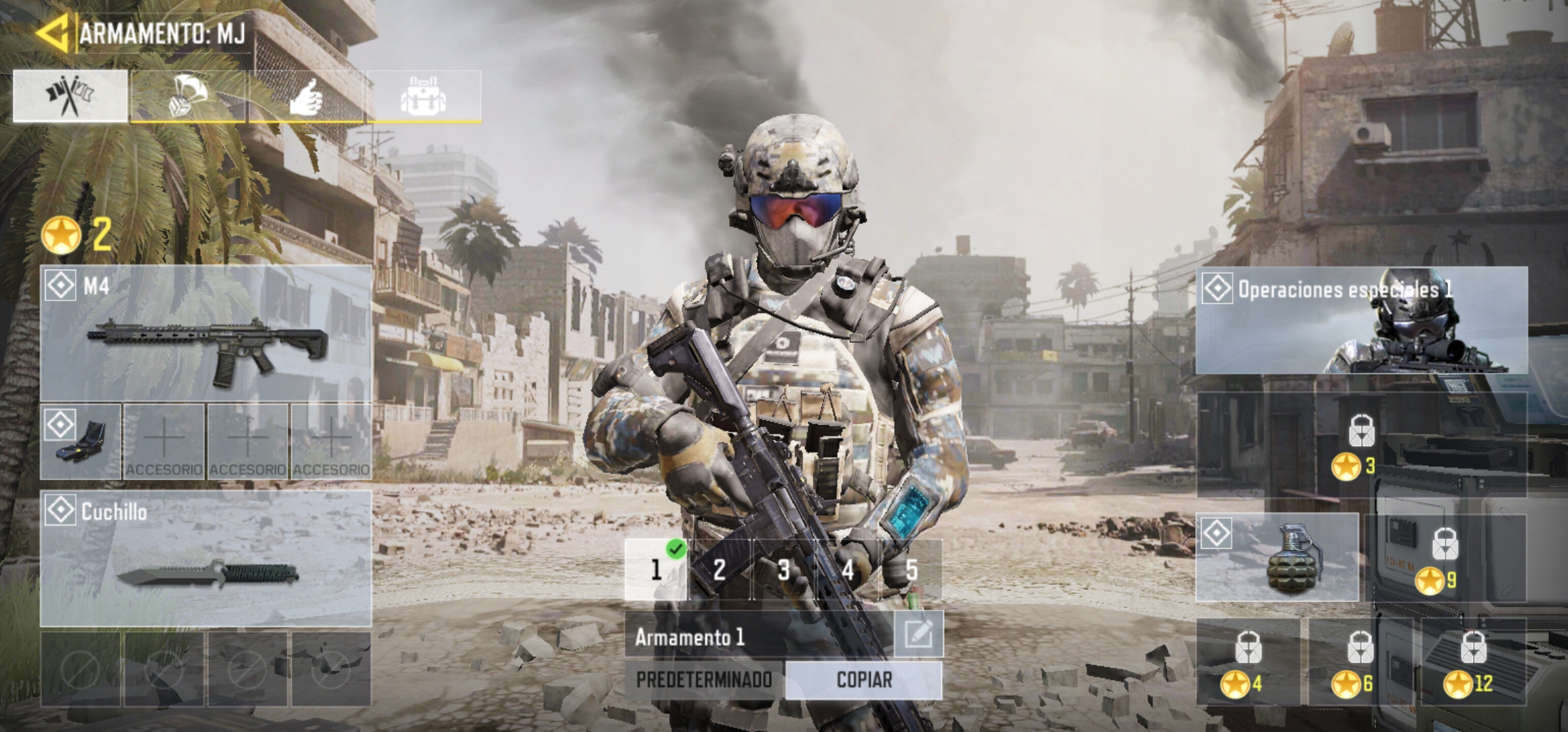Tap the locked slot requiring level 3
This screenshot has width=1568, height=732.
point(1361,444)
